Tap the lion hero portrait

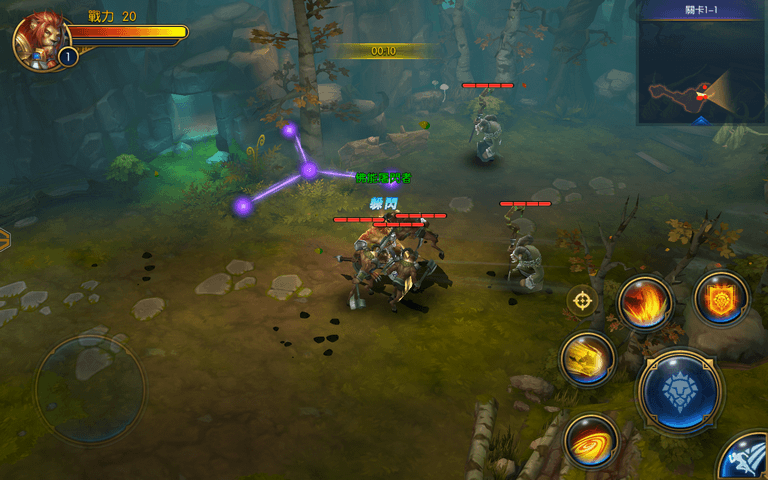pyautogui.click(x=38, y=38)
